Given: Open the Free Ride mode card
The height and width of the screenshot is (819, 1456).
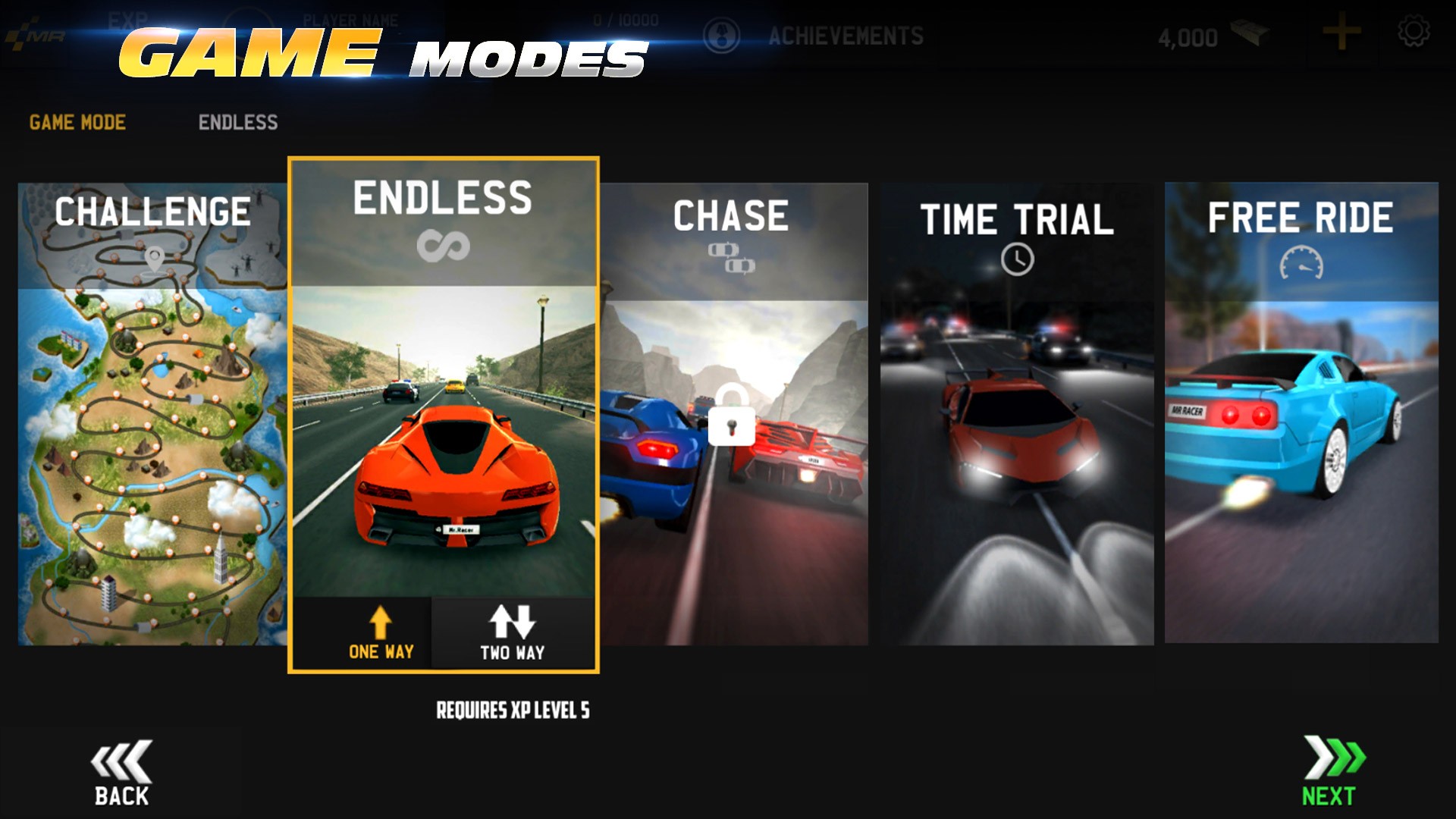Looking at the screenshot, I should (1301, 413).
